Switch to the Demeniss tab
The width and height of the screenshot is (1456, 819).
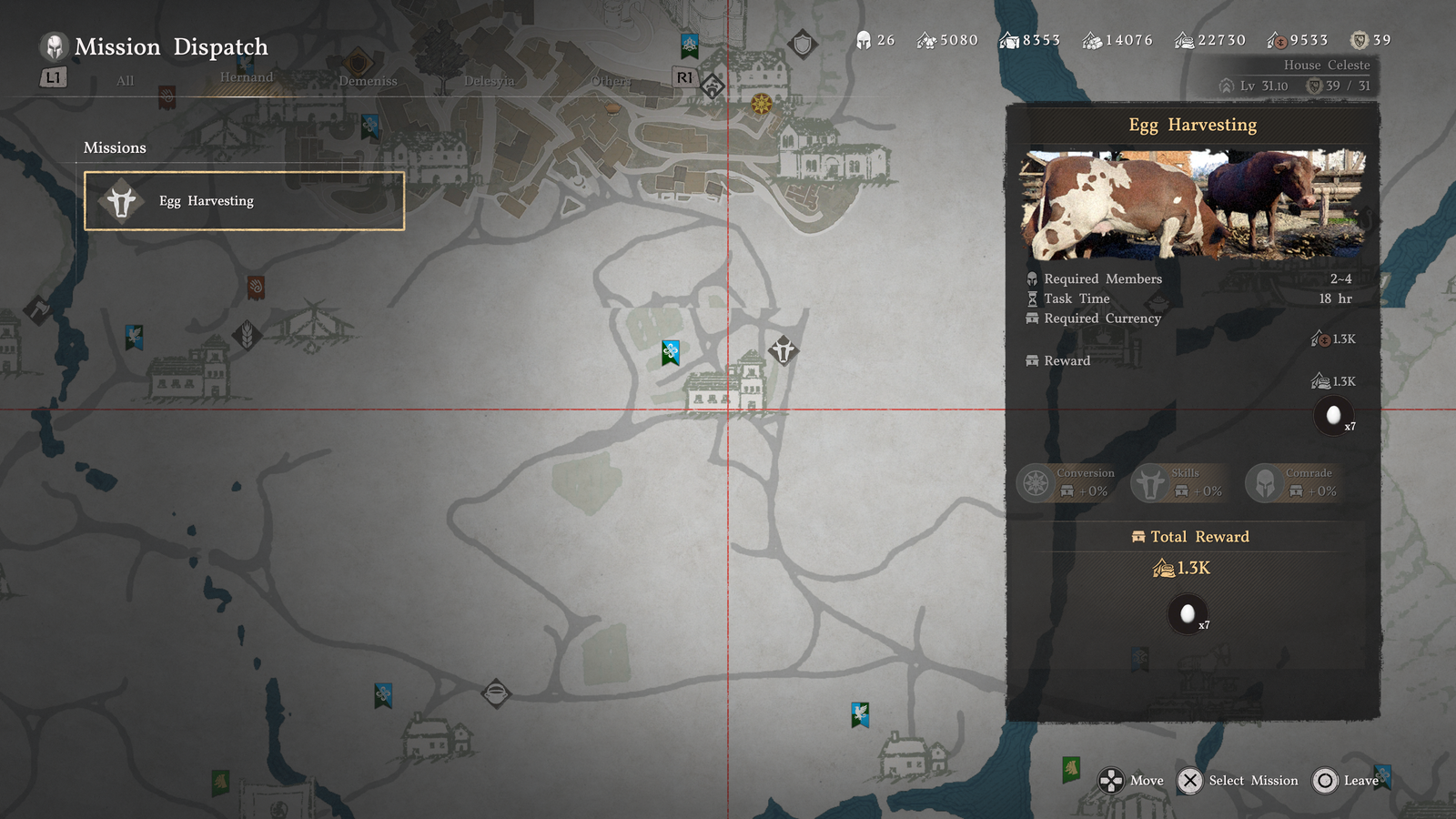pyautogui.click(x=368, y=81)
